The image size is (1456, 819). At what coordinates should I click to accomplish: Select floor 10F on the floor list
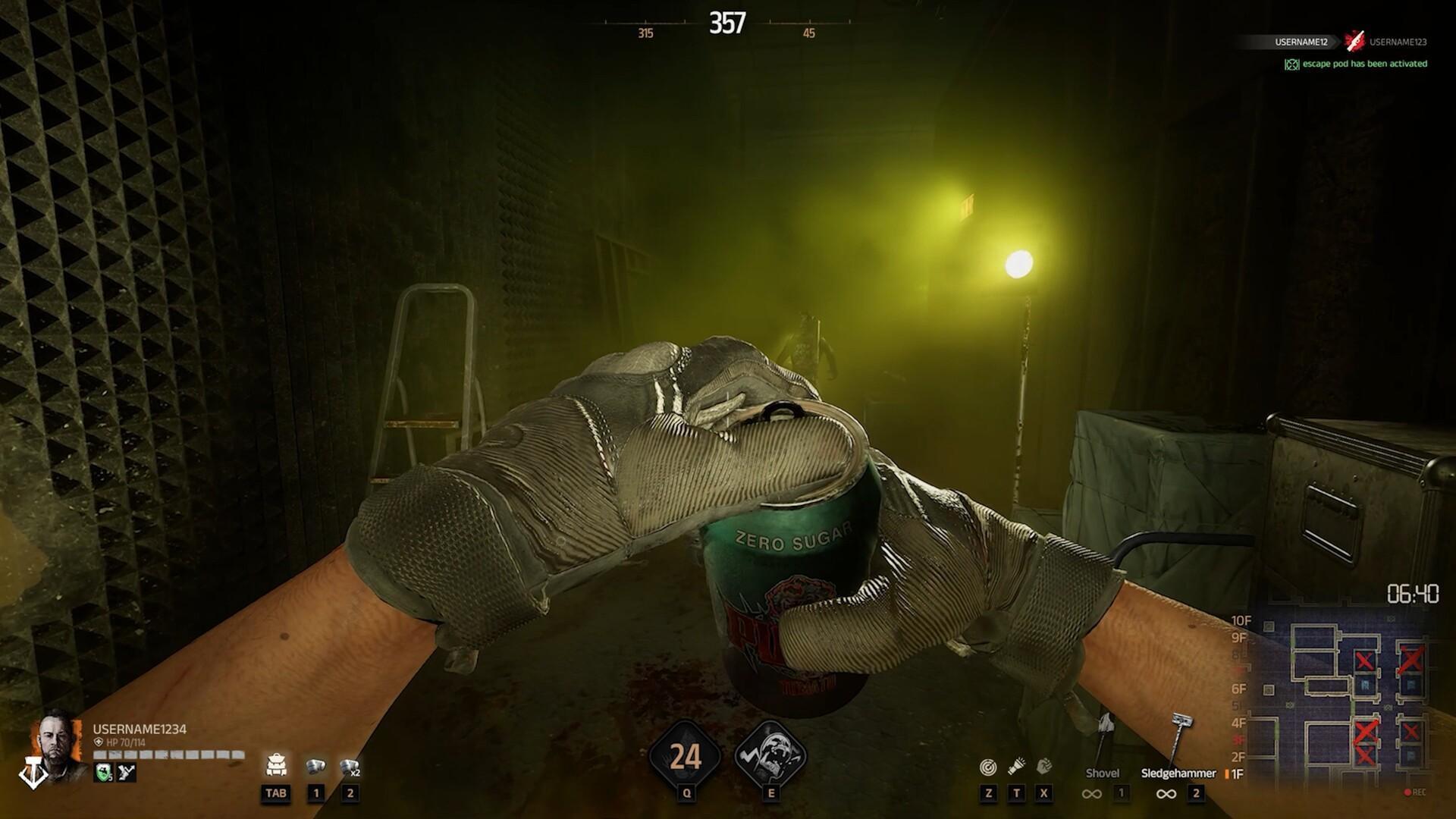(x=1241, y=621)
